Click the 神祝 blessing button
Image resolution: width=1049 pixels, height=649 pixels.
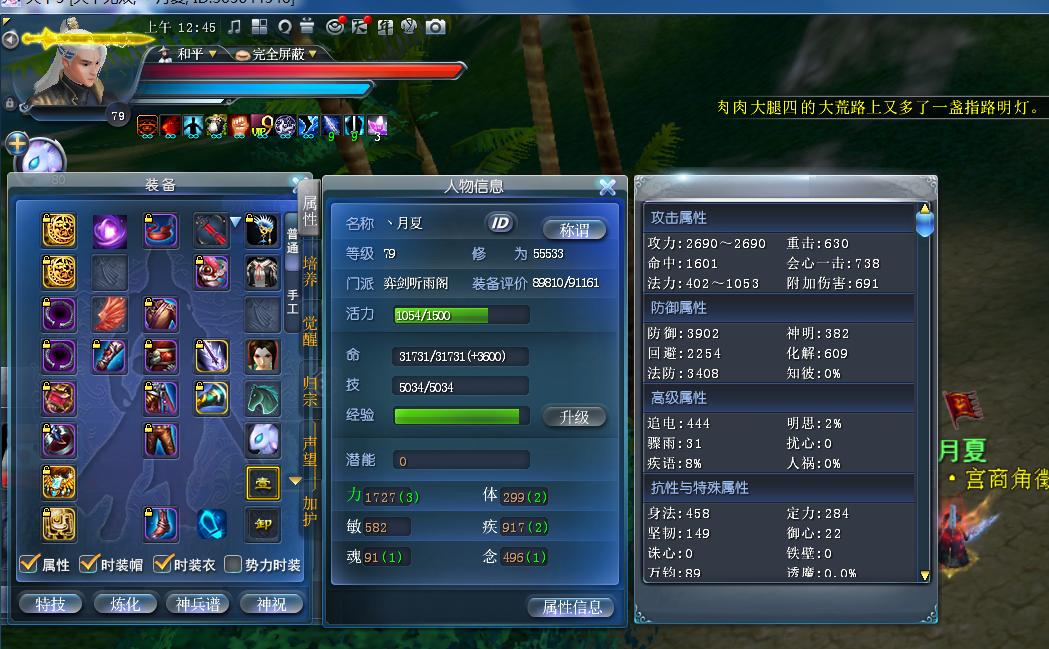click(x=271, y=604)
